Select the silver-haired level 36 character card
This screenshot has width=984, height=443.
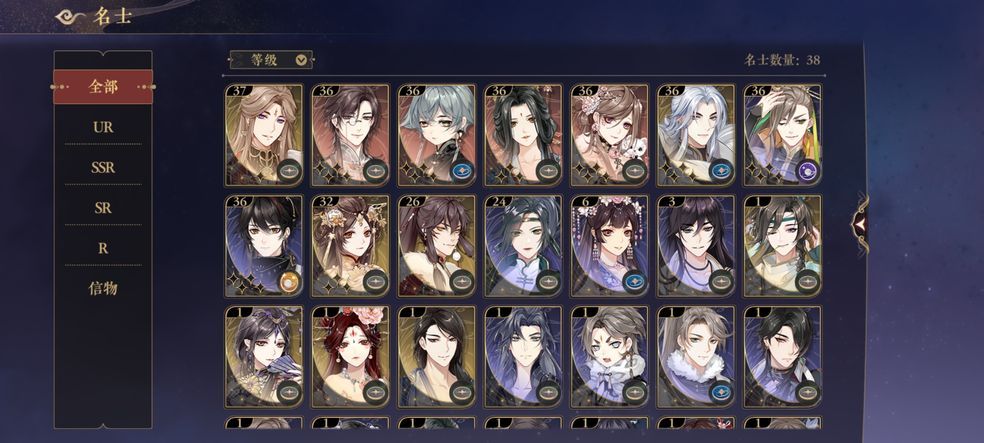tap(695, 135)
